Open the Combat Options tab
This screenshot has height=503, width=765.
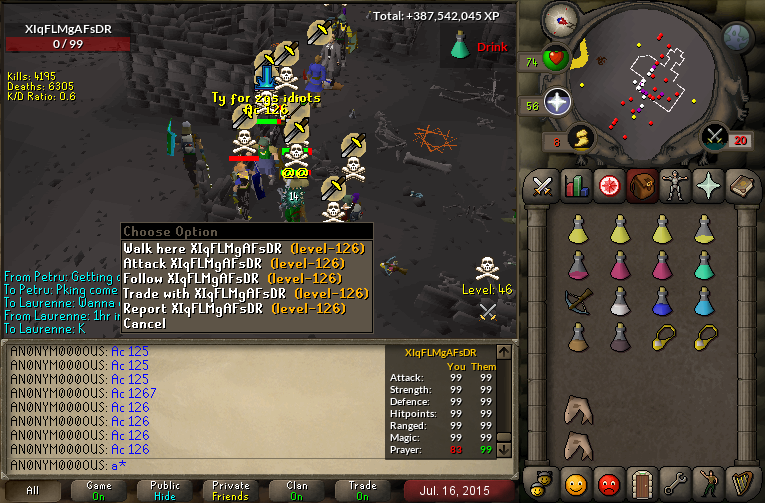pyautogui.click(x=543, y=186)
